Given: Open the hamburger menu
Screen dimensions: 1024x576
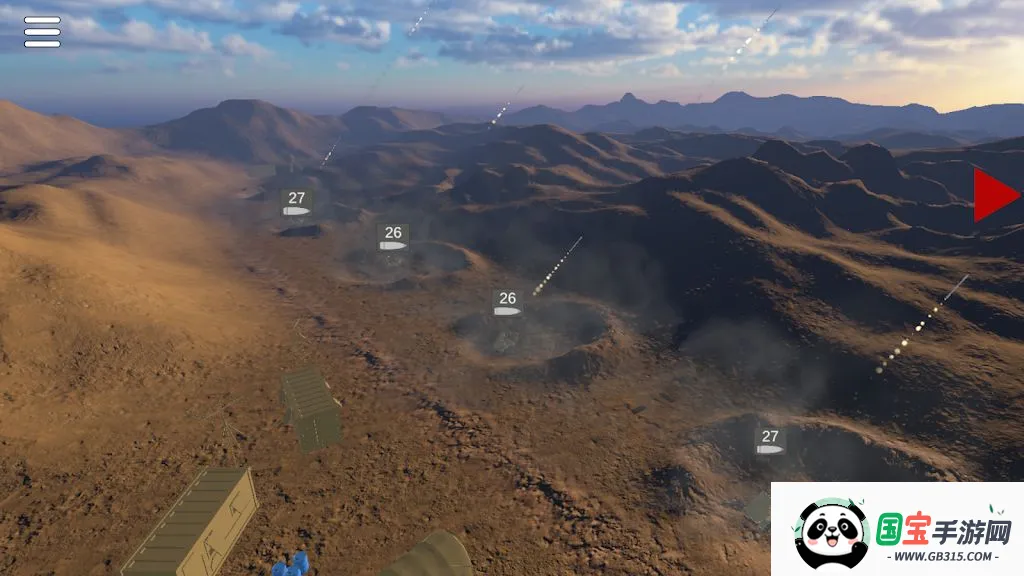Looking at the screenshot, I should [42, 32].
